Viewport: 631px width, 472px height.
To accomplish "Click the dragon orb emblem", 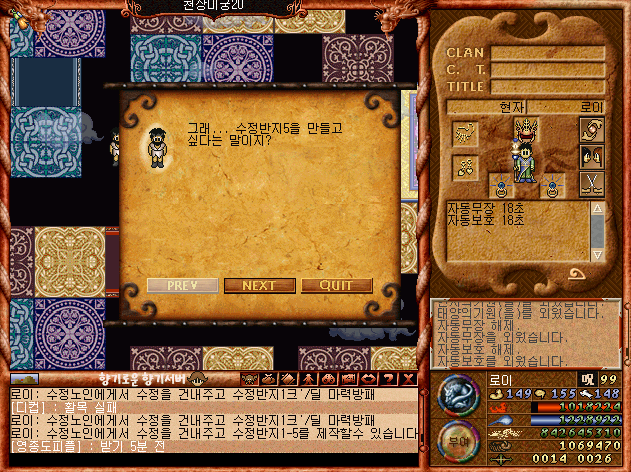I will pyautogui.click(x=456, y=391).
